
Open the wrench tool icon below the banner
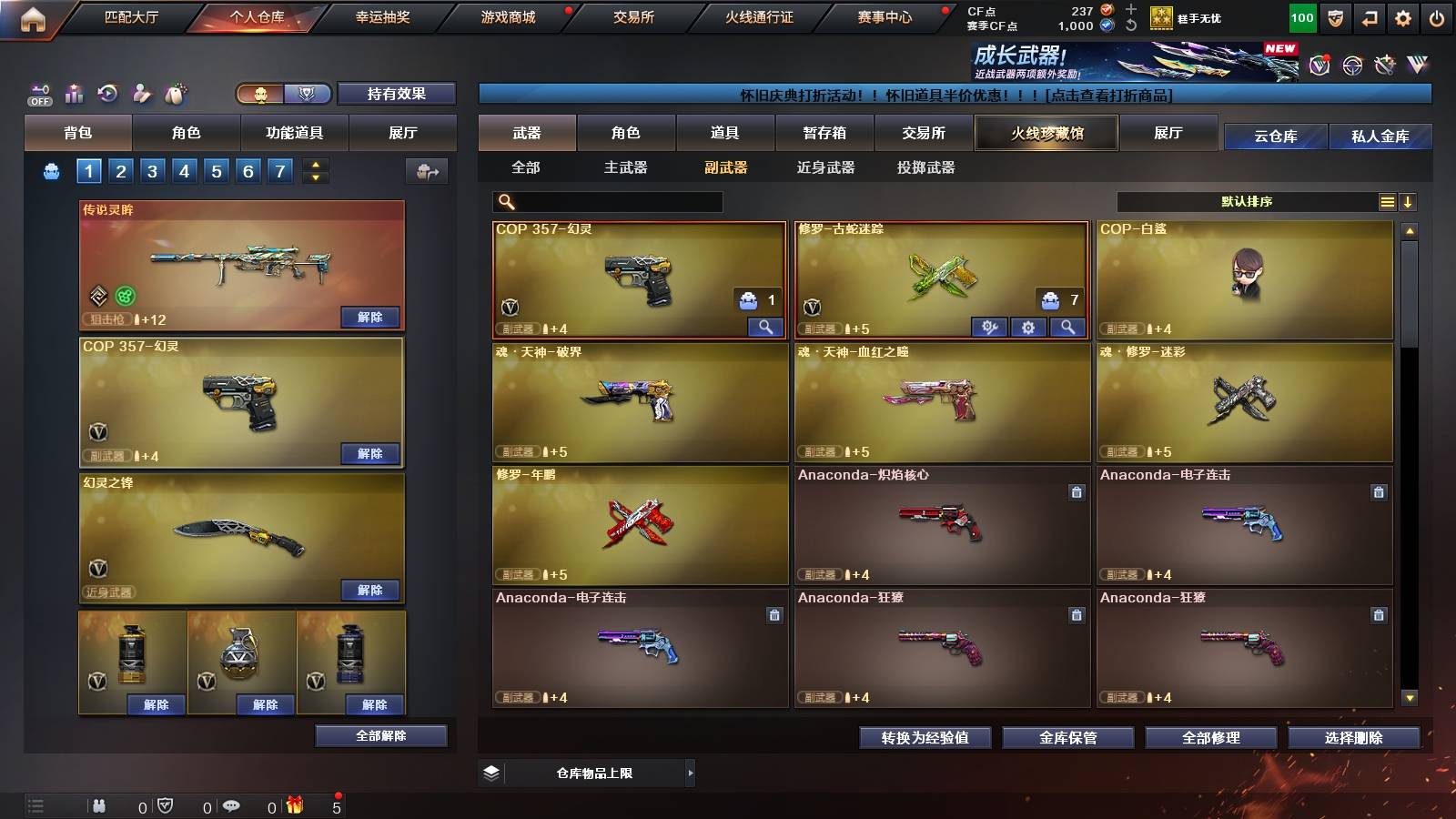tap(1385, 65)
